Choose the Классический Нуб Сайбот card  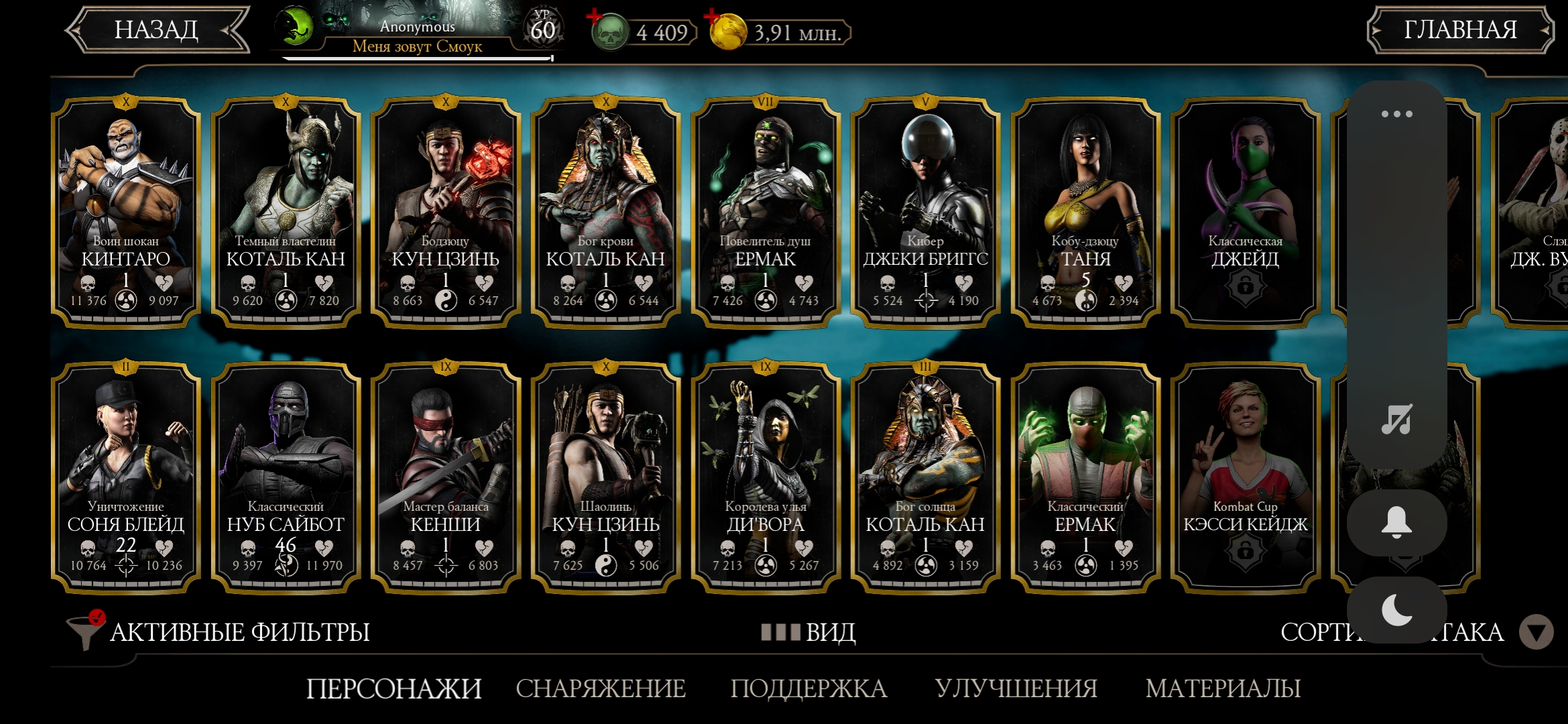(285, 476)
